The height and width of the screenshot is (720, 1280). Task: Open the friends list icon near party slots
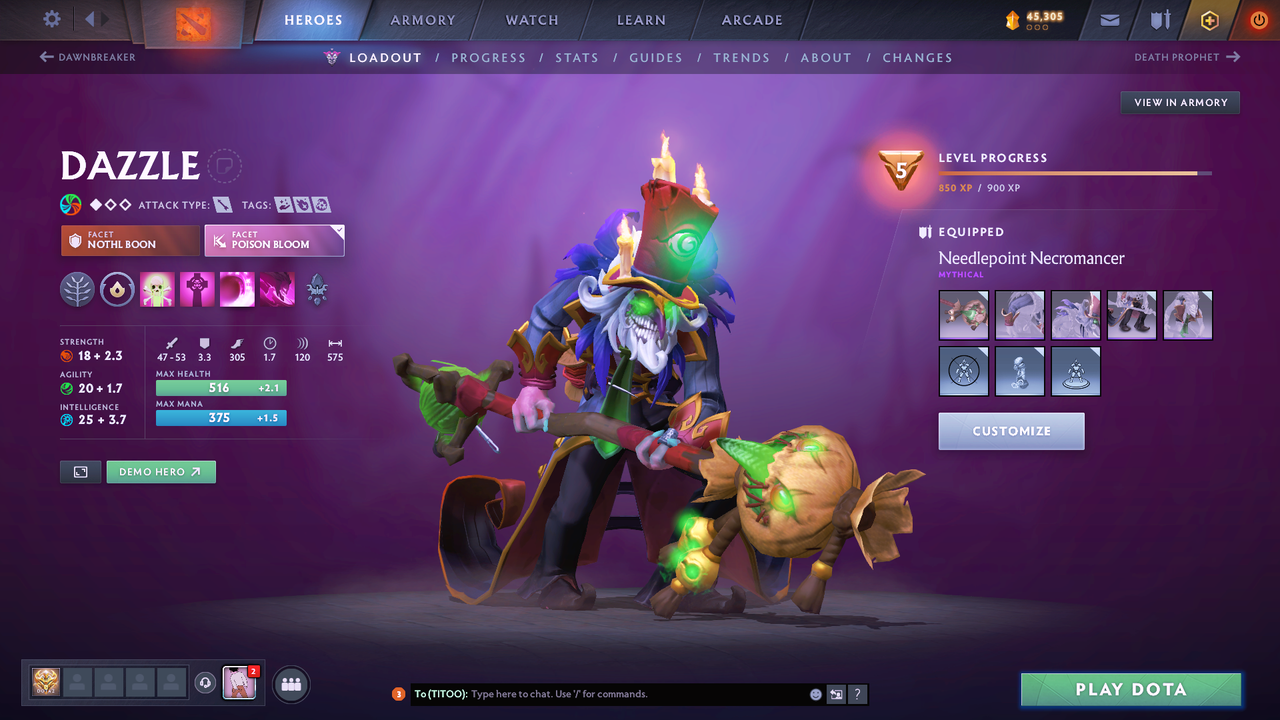click(x=290, y=684)
